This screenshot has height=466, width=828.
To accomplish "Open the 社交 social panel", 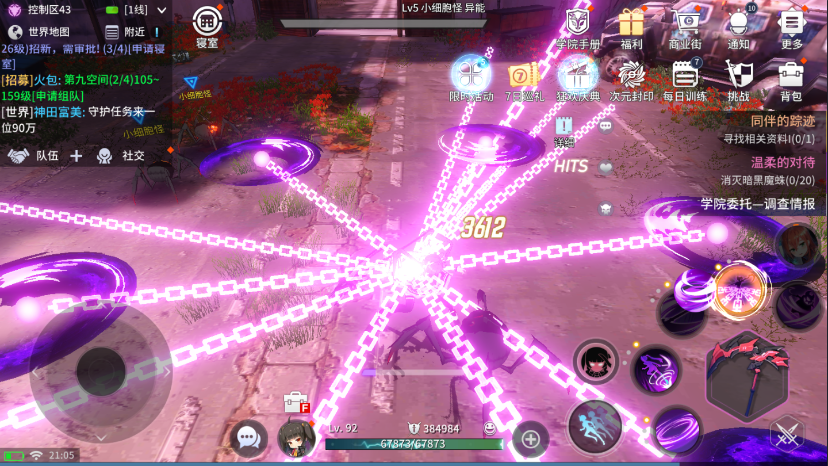I will tap(121, 155).
